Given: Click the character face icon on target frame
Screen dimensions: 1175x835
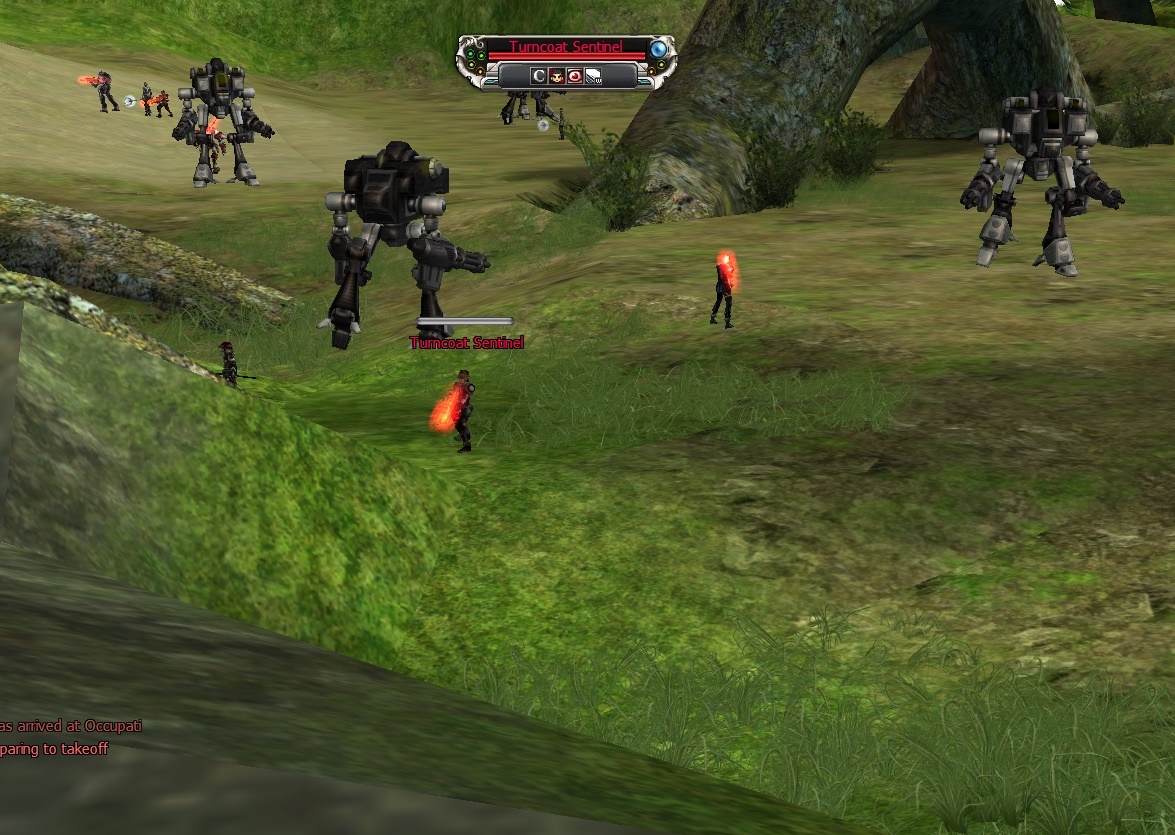Looking at the screenshot, I should click(556, 76).
